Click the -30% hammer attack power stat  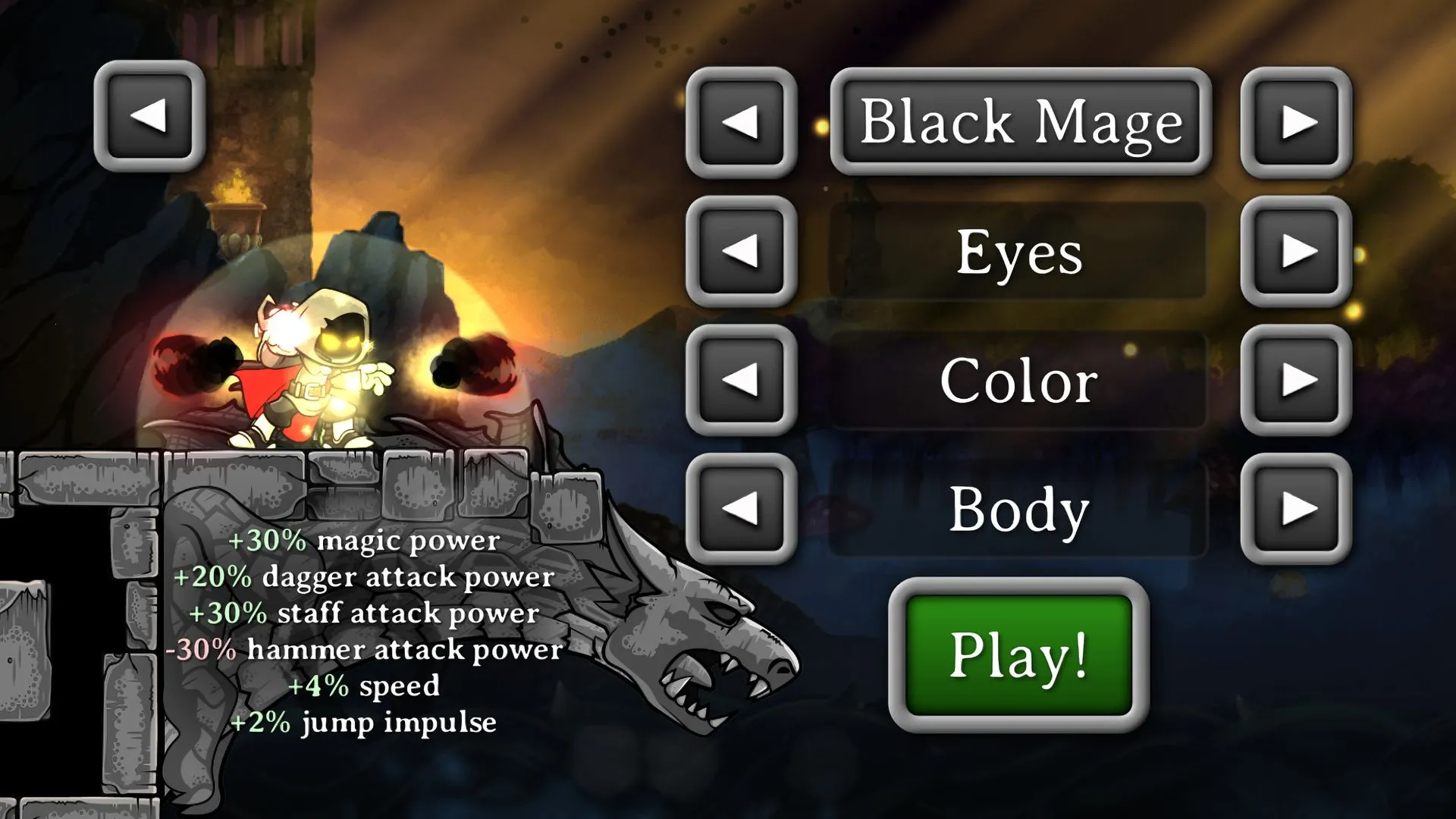[x=364, y=649]
